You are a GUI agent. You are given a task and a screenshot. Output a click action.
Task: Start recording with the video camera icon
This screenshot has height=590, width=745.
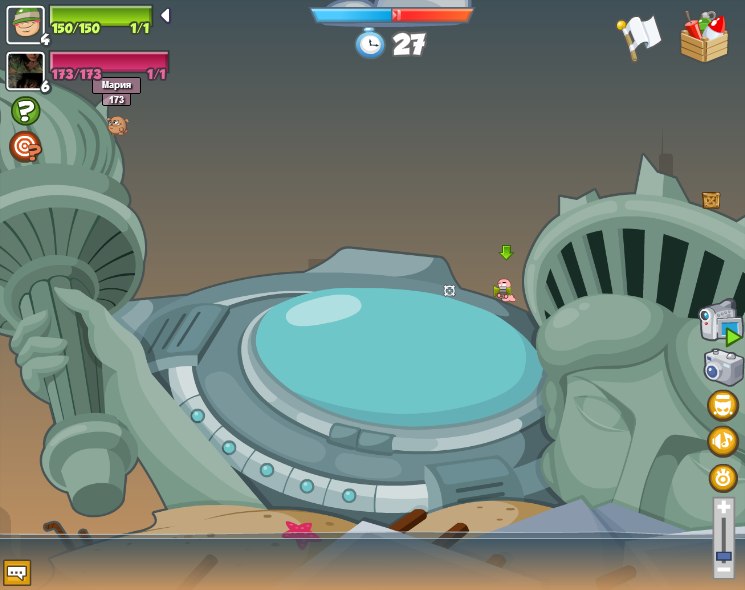pyautogui.click(x=720, y=322)
